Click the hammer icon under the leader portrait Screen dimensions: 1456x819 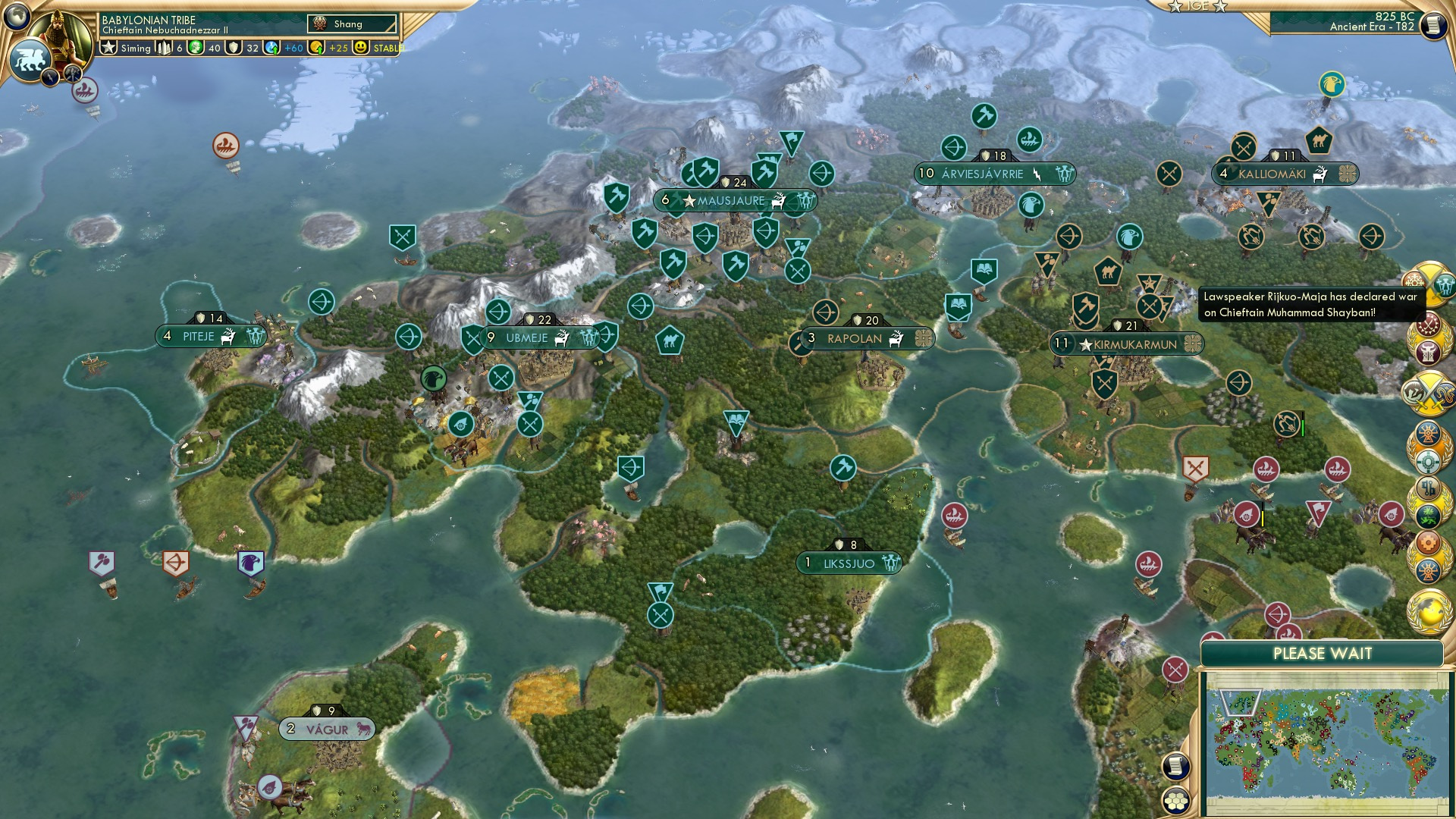tap(73, 74)
